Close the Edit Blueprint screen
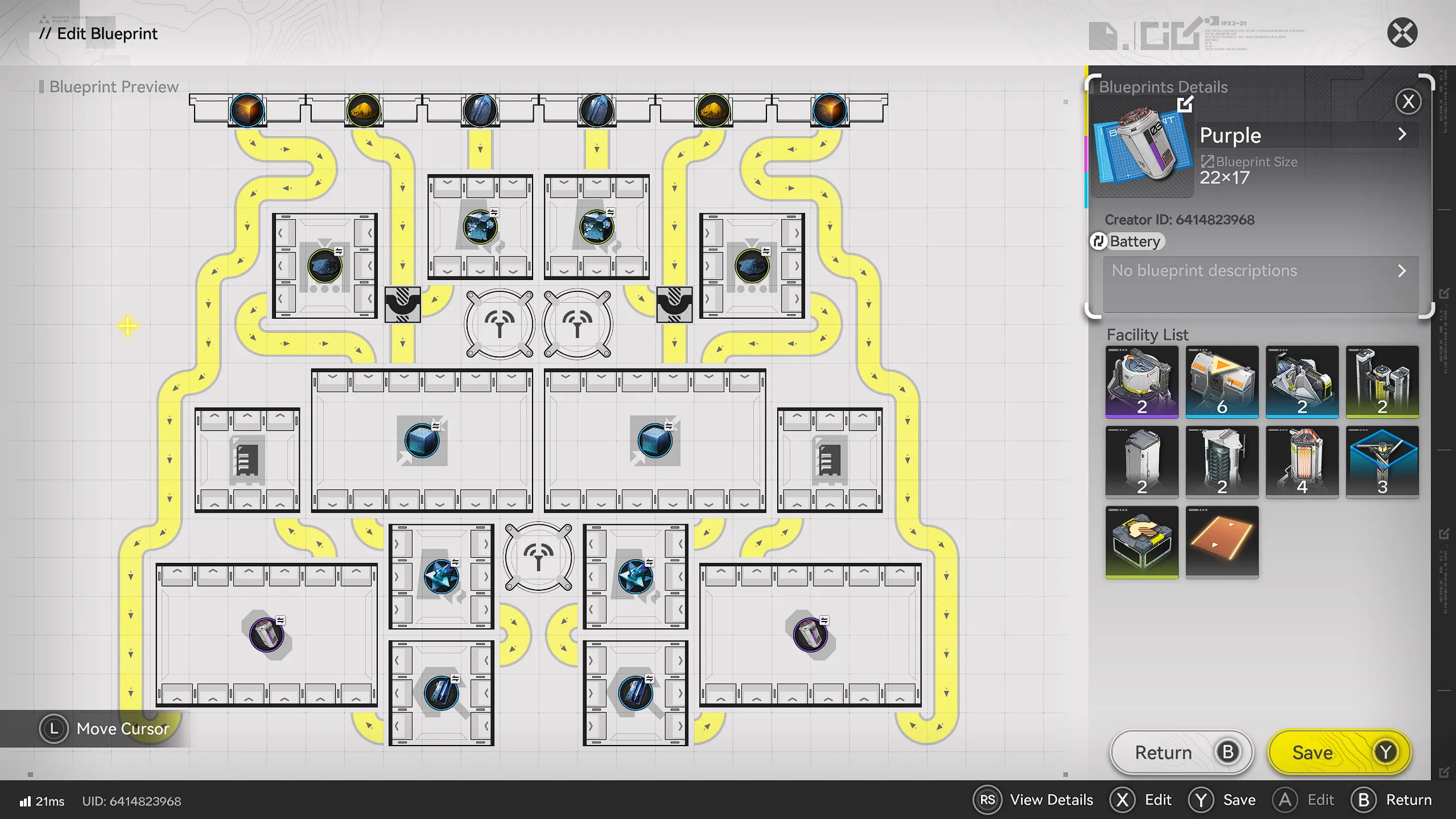Image resolution: width=1456 pixels, height=819 pixels. point(1401,33)
